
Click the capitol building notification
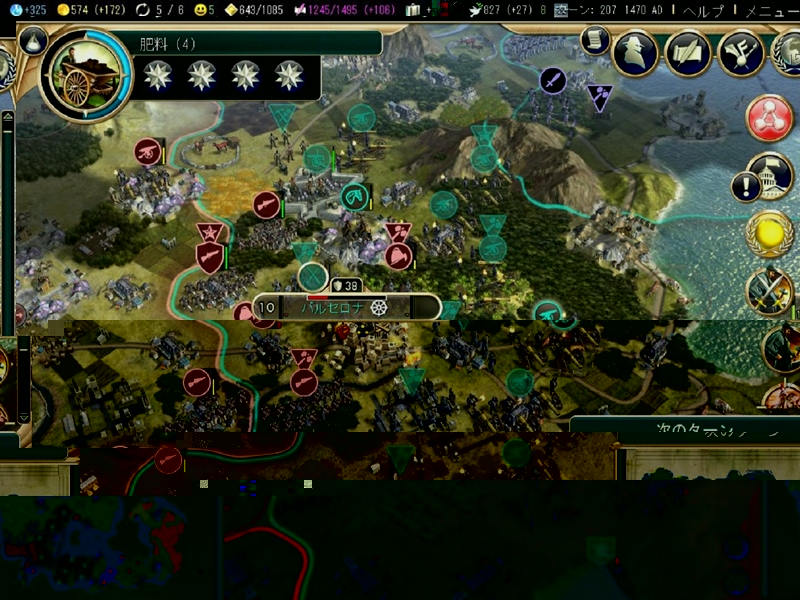[769, 175]
